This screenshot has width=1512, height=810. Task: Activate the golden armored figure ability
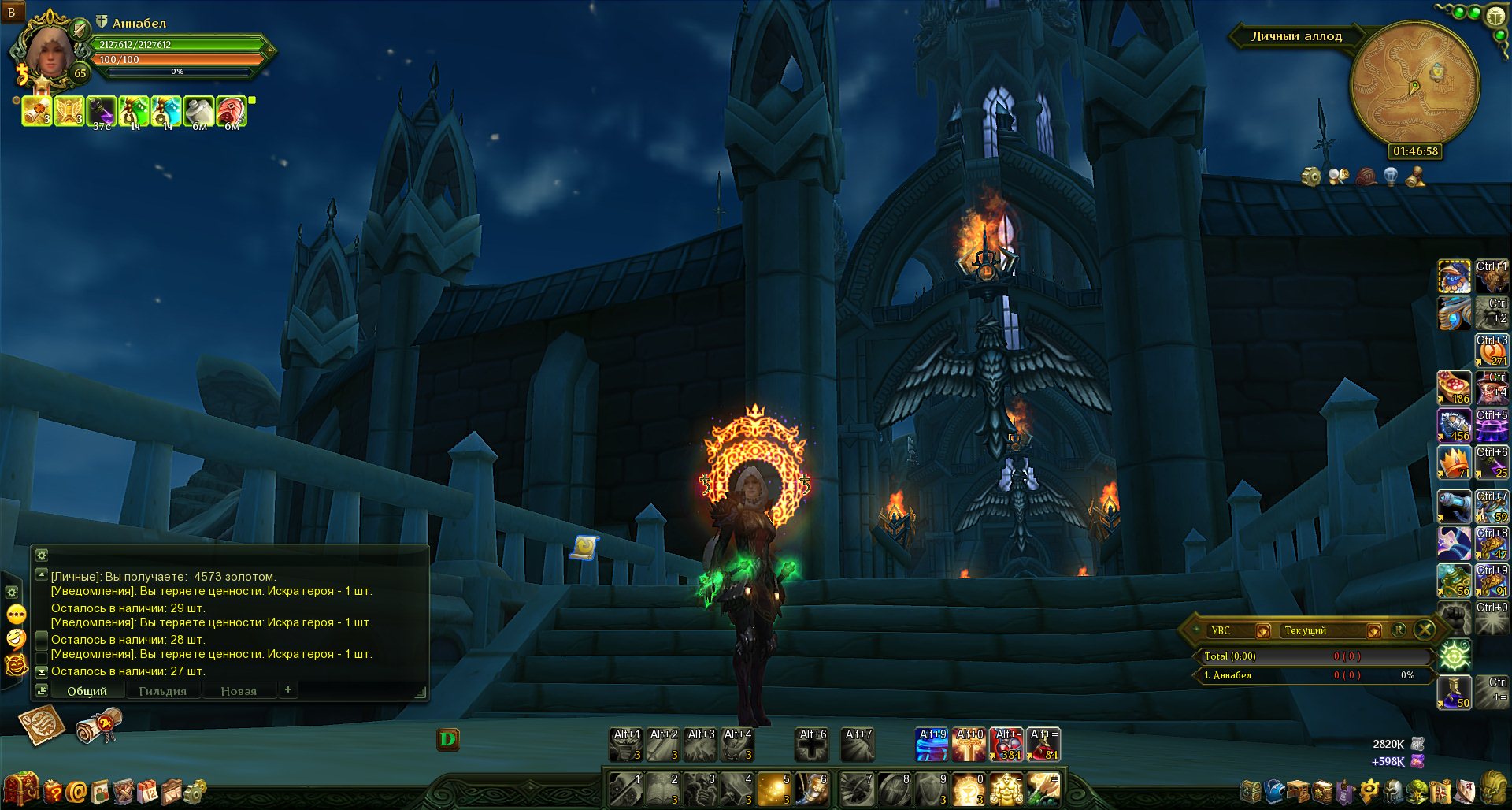point(1006,789)
